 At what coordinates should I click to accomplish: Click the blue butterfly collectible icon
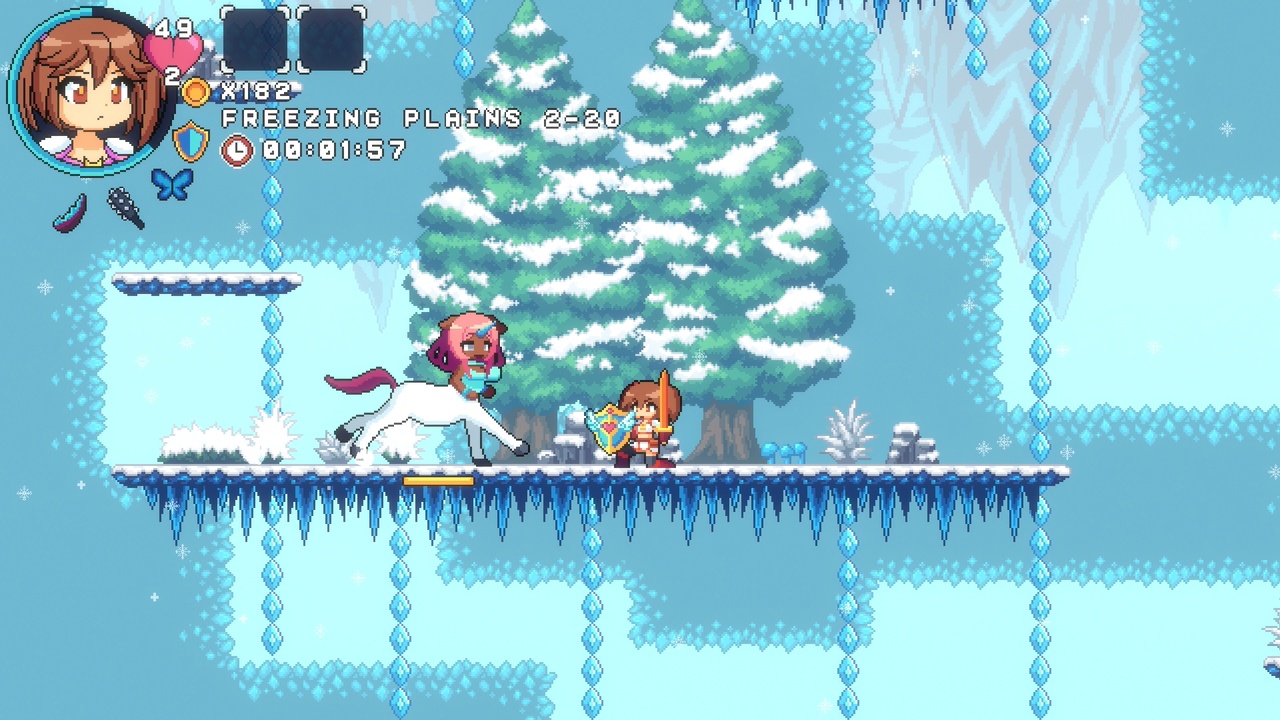[x=170, y=185]
